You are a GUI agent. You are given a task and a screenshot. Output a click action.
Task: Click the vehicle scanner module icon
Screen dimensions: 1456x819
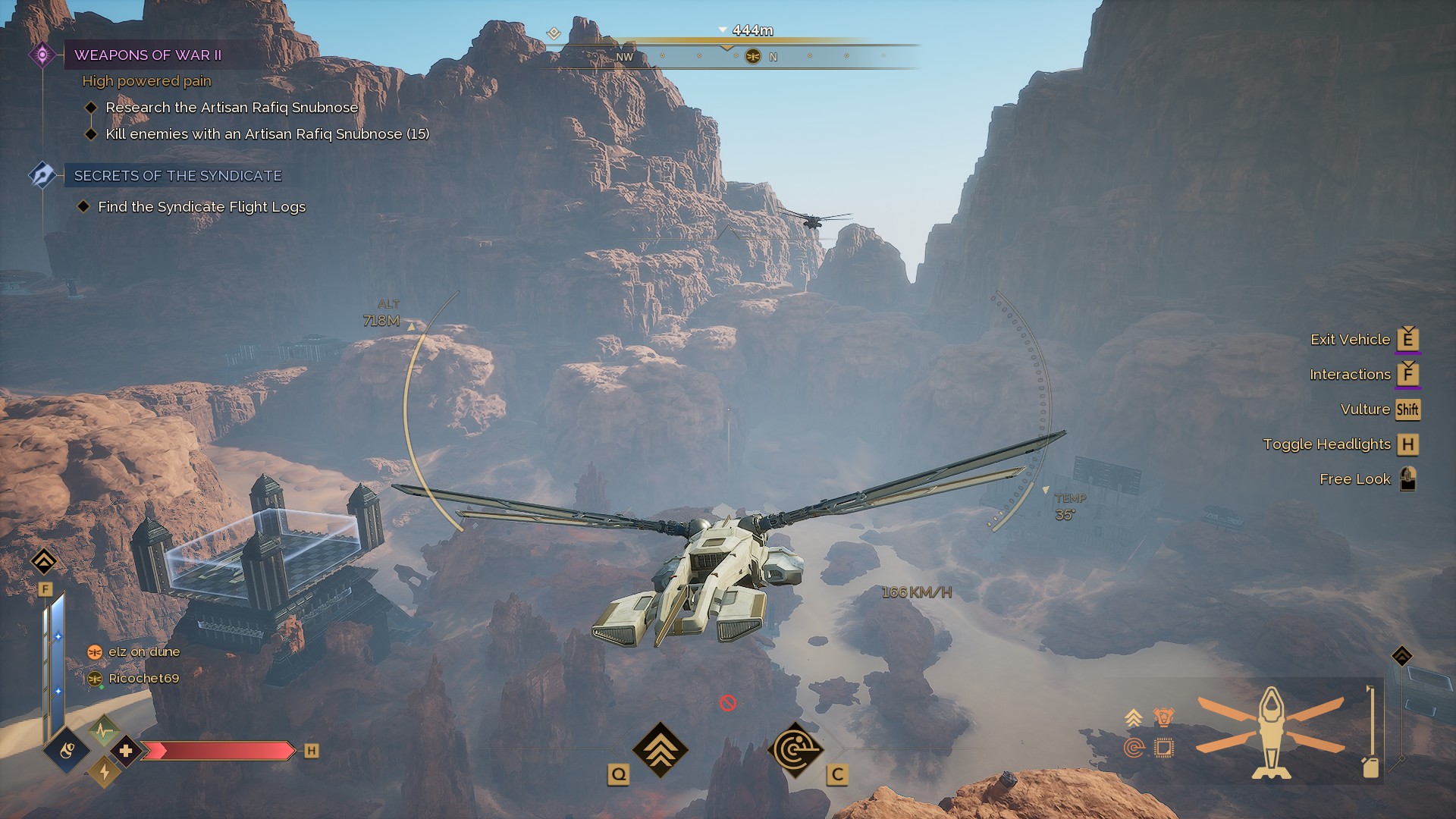1134,748
